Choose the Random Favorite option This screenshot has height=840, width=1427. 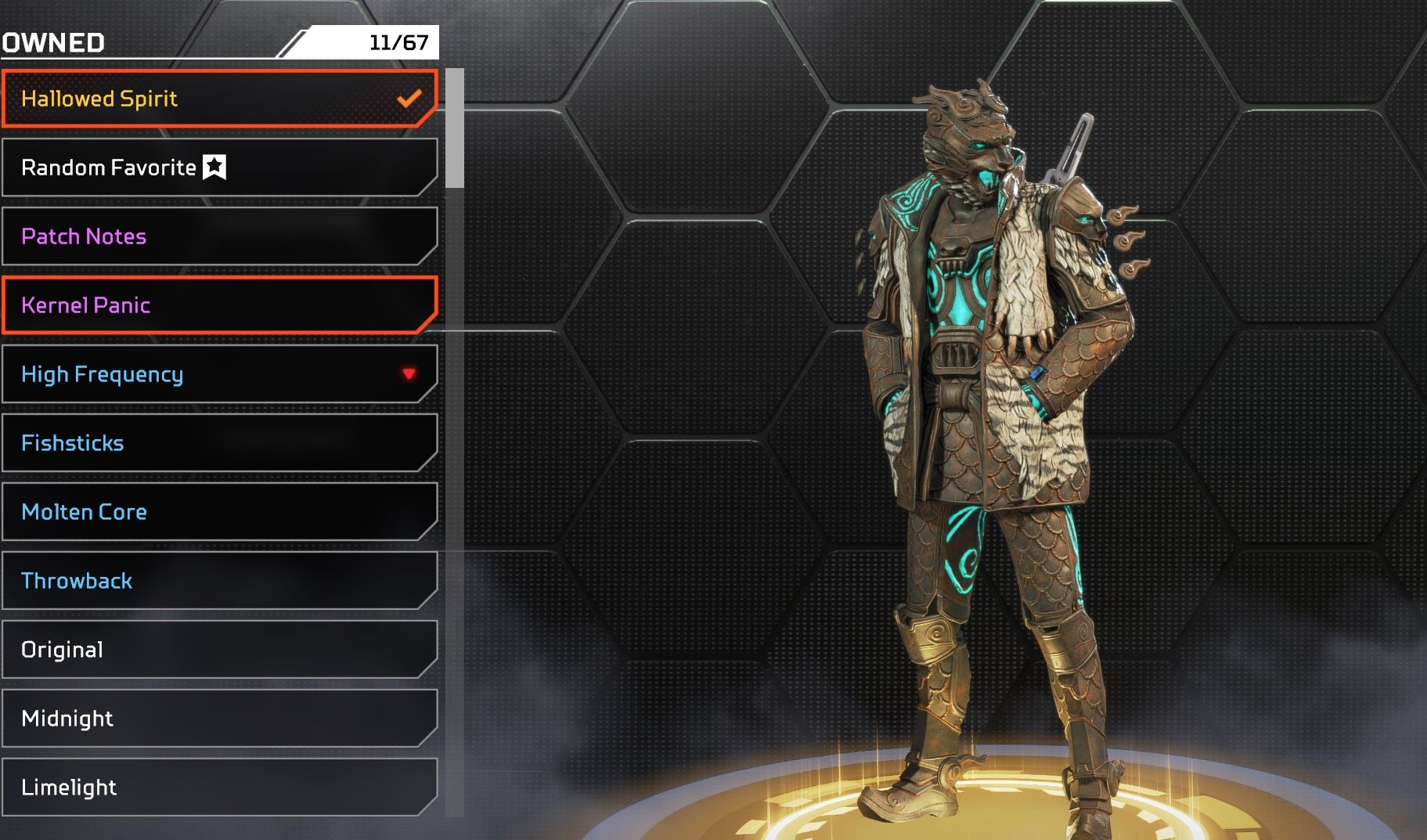(219, 168)
